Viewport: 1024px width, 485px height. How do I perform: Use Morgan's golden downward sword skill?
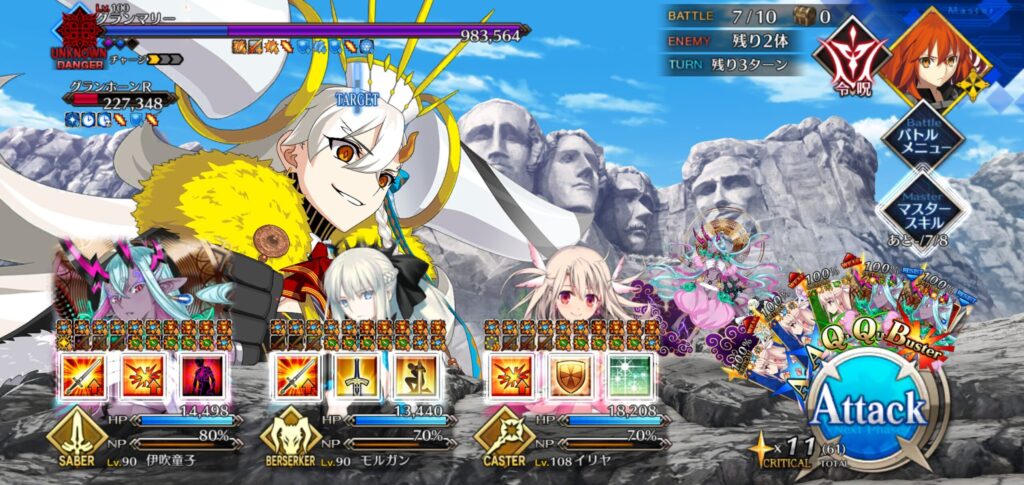[x=355, y=377]
